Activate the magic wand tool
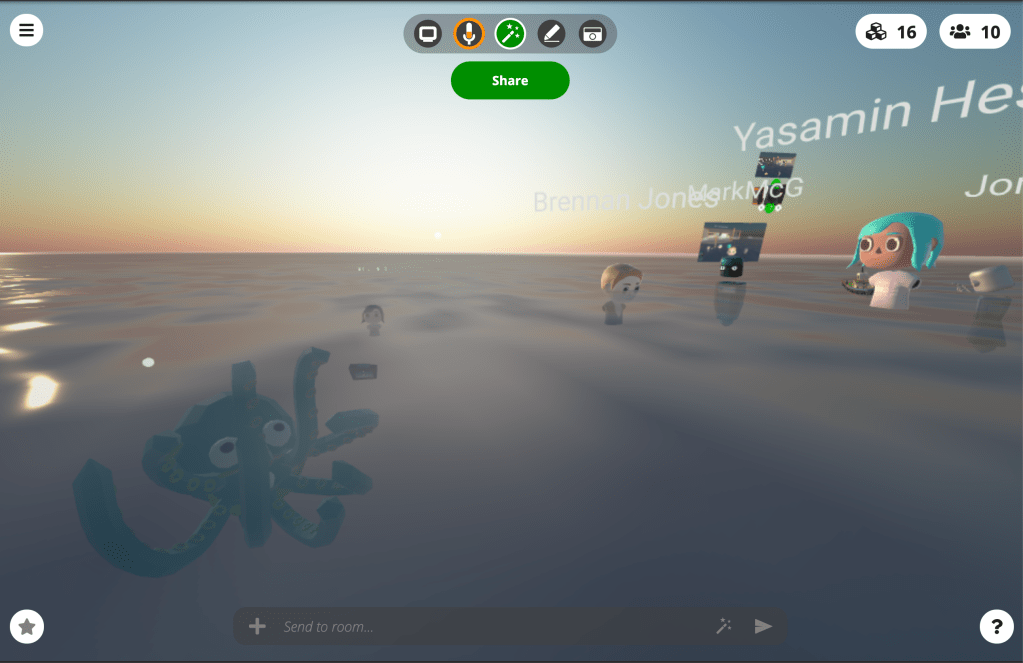This screenshot has height=663, width=1023. coord(510,34)
